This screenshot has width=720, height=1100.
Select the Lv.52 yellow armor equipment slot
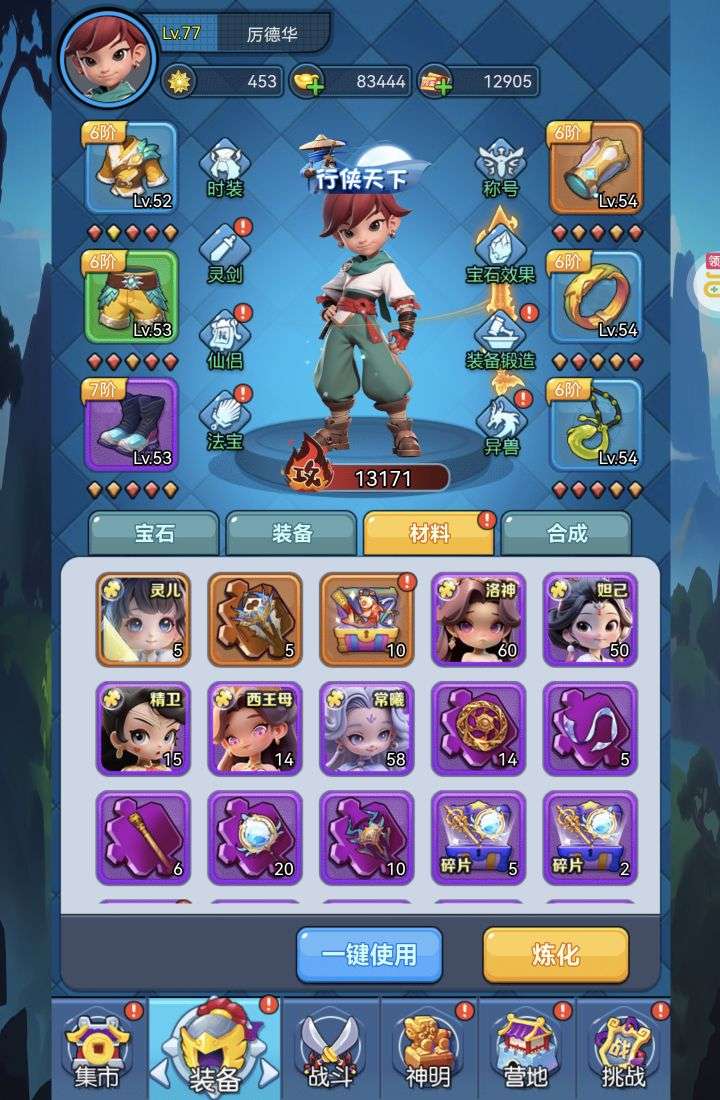(131, 168)
